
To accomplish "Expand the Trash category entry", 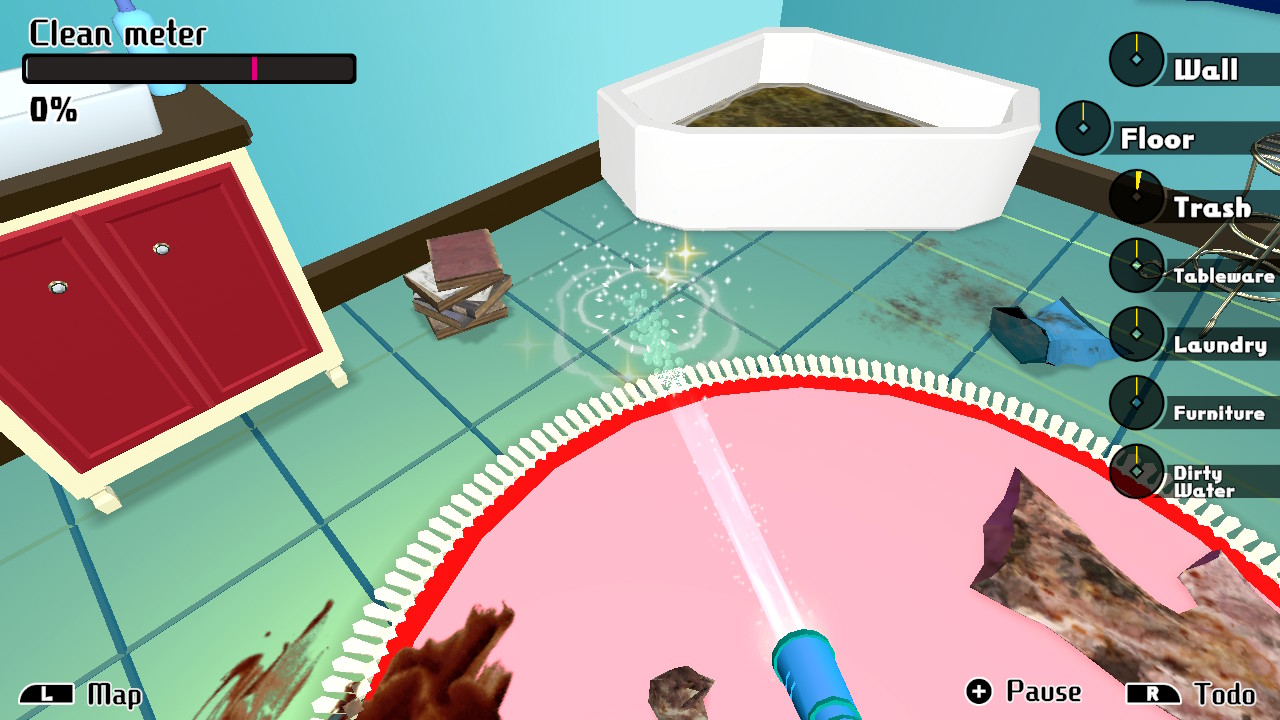I will tap(1210, 207).
